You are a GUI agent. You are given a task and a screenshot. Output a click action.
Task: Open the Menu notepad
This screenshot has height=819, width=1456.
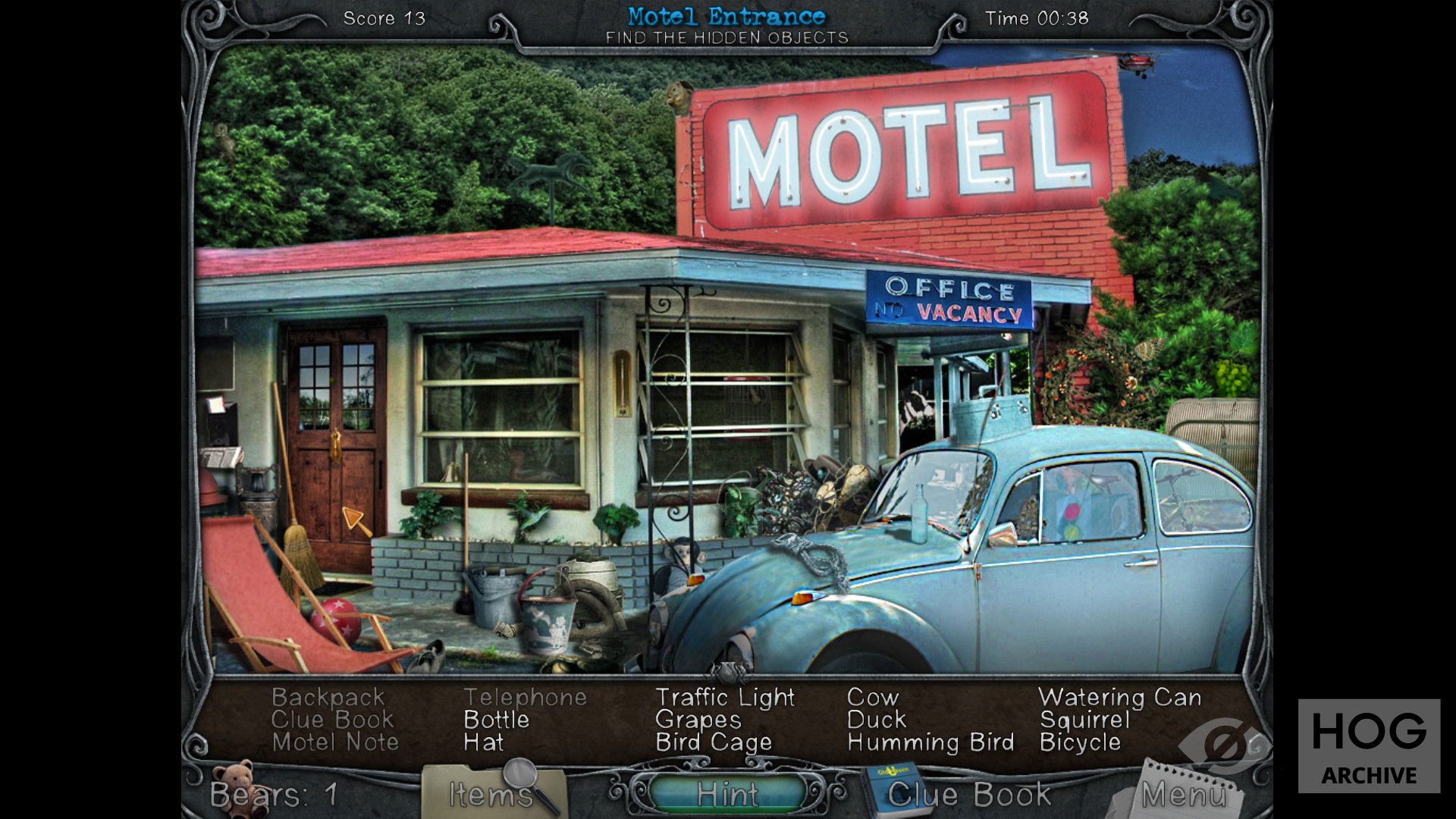pos(1182,794)
